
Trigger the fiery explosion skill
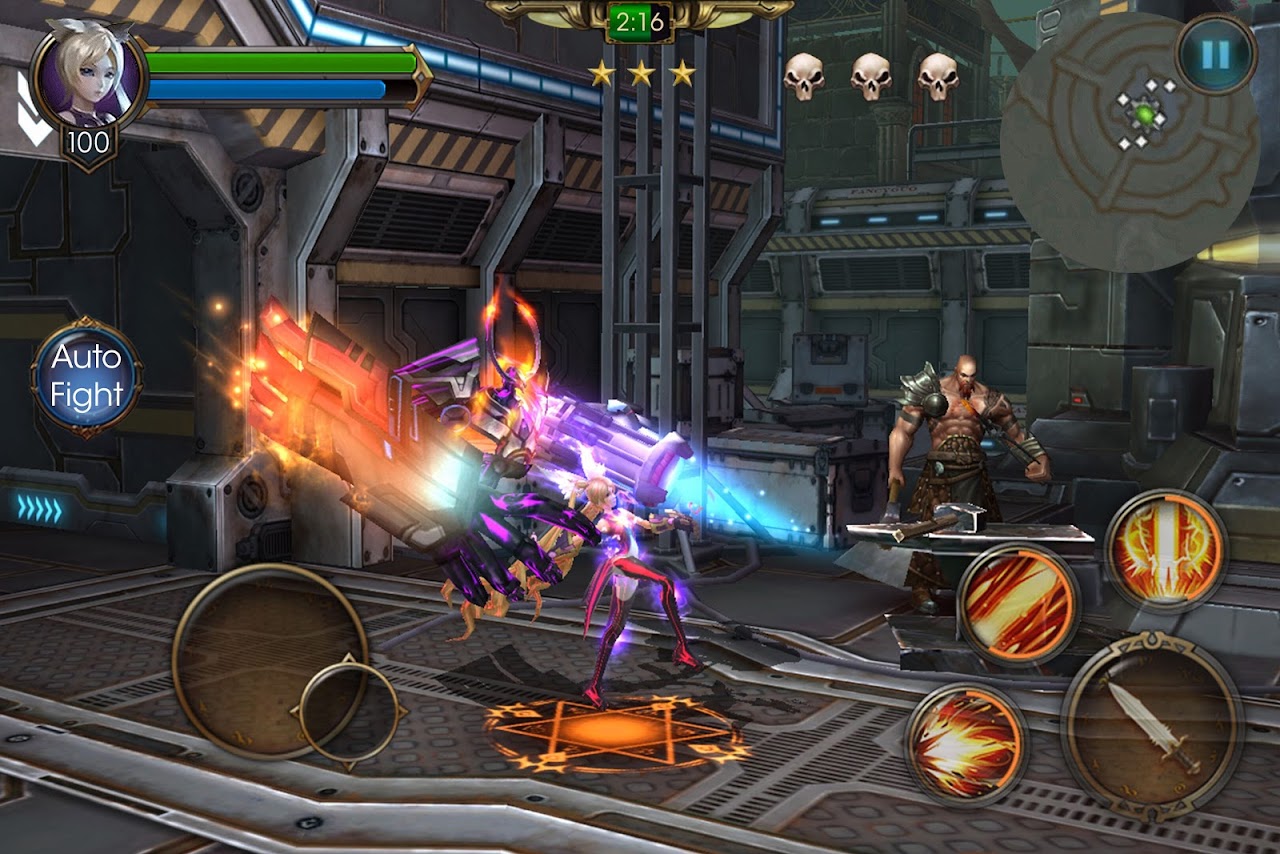coord(966,744)
